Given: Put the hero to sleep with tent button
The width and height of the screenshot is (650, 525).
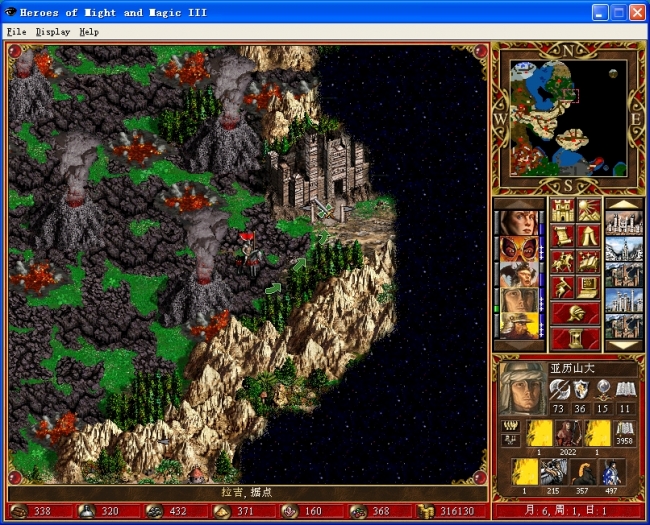Looking at the screenshot, I should pos(588,237).
